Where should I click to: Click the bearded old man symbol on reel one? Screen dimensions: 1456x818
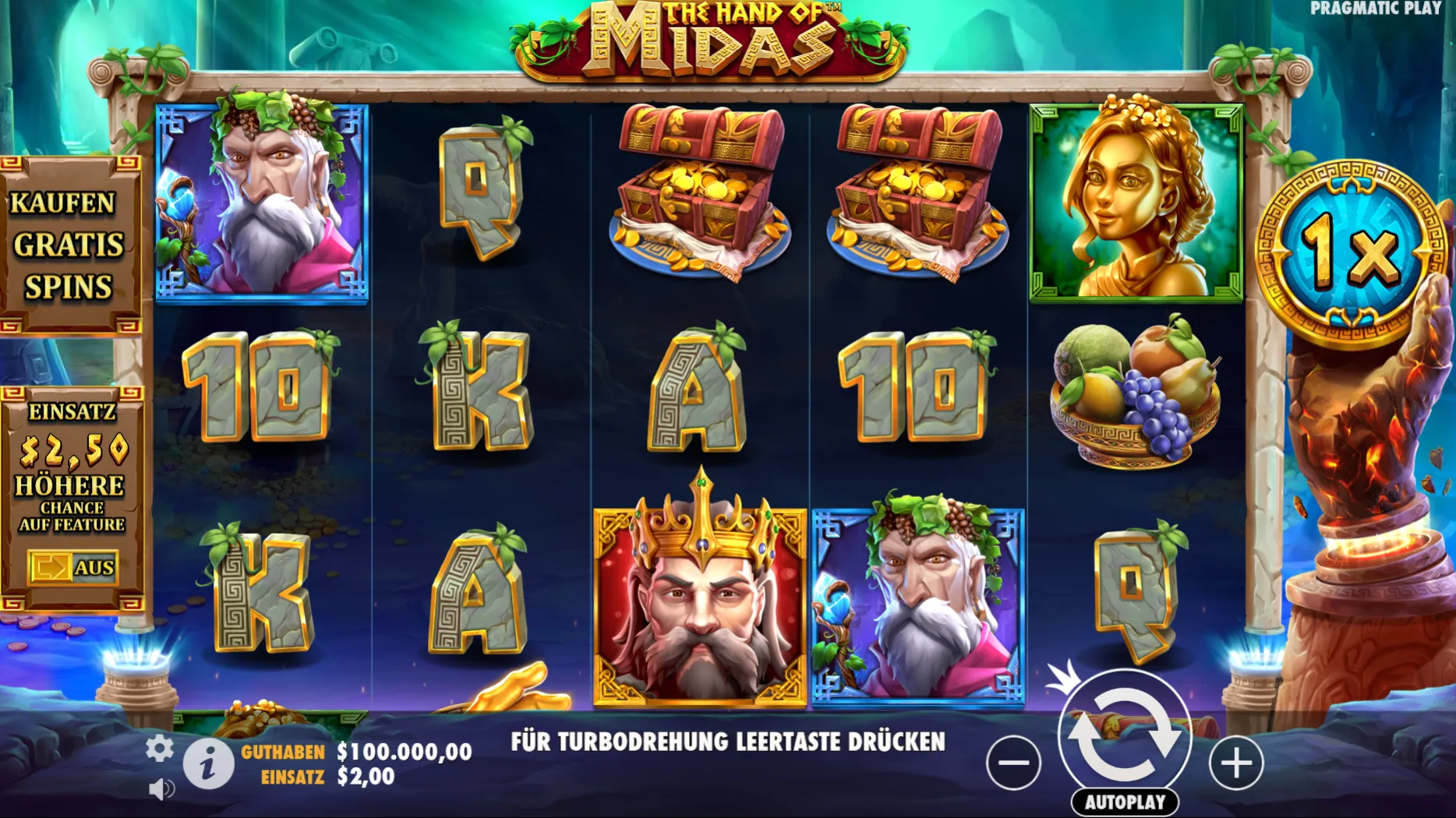click(x=263, y=199)
